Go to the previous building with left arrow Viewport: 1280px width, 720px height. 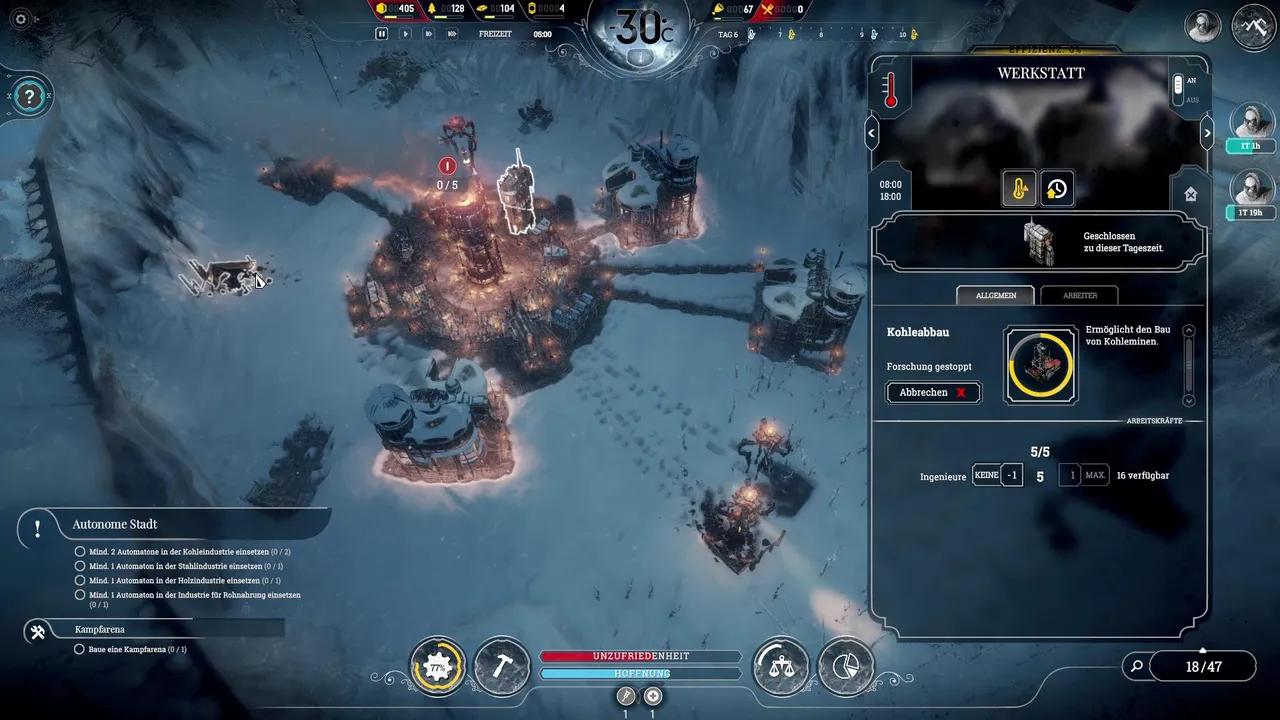coord(872,132)
